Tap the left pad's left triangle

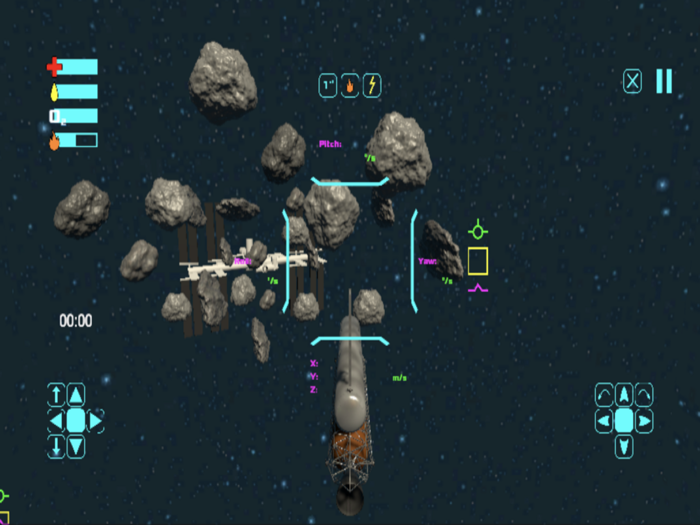coord(56,420)
